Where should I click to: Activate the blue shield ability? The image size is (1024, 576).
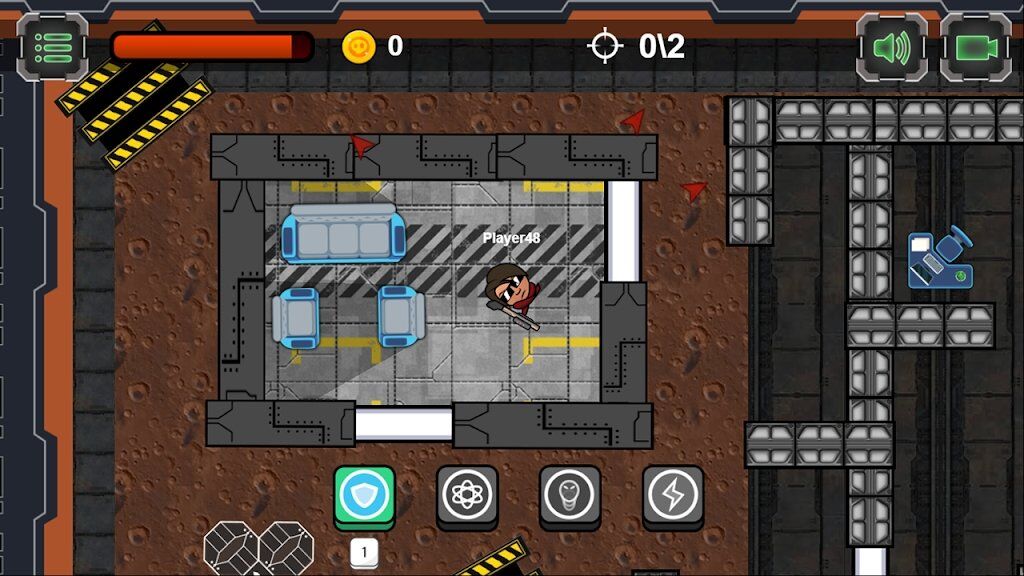pos(364,495)
